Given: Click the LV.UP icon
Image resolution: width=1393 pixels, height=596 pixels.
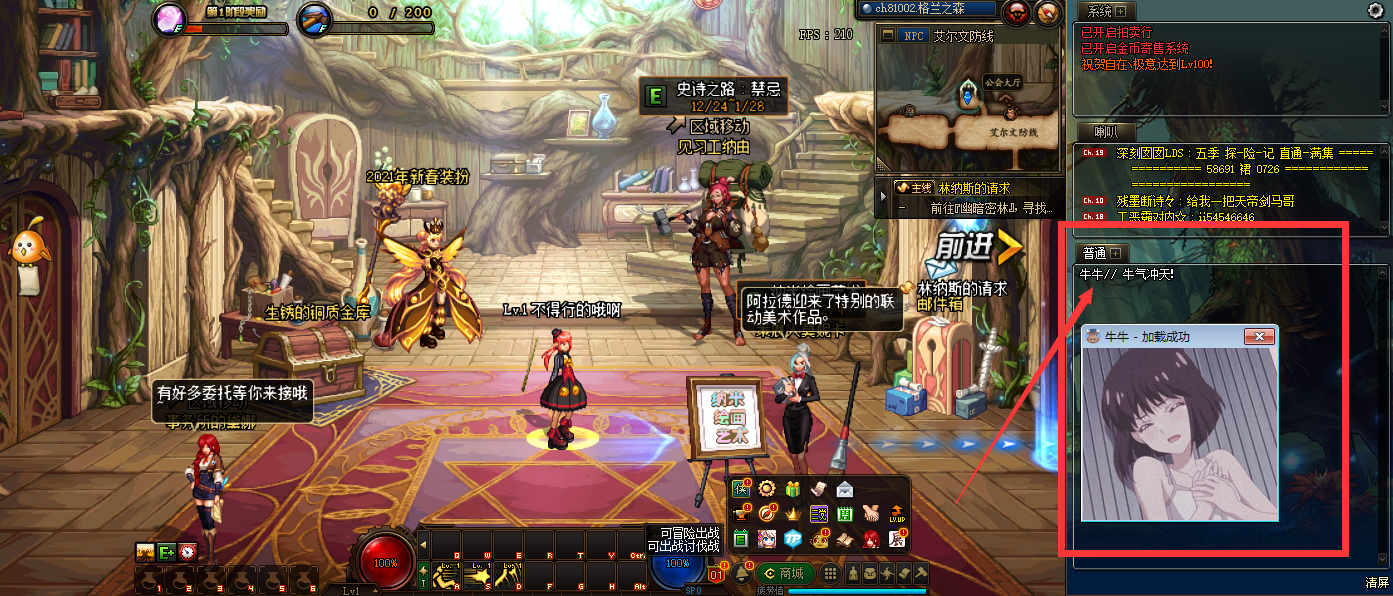Looking at the screenshot, I should 897,514.
